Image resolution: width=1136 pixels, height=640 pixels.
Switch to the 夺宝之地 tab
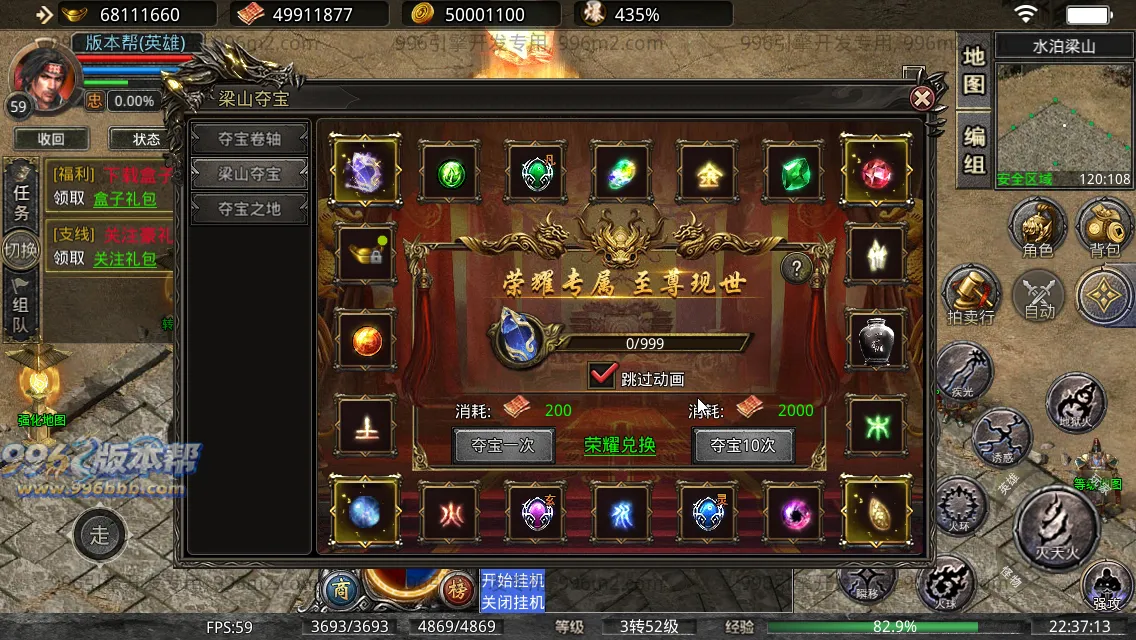click(x=250, y=208)
